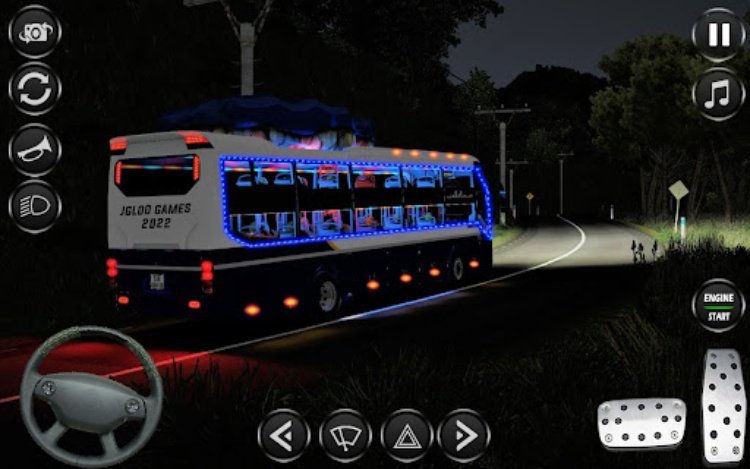Honk the bus horn
The height and width of the screenshot is (469, 750).
[x=34, y=148]
